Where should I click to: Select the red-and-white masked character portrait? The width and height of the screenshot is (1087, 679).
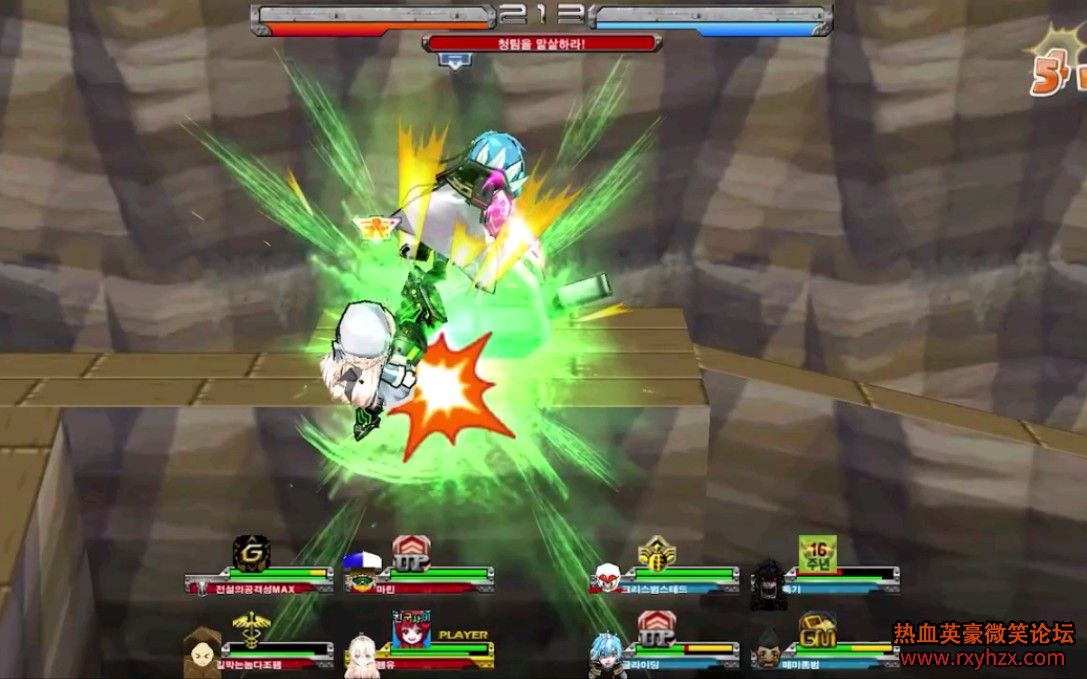(607, 577)
